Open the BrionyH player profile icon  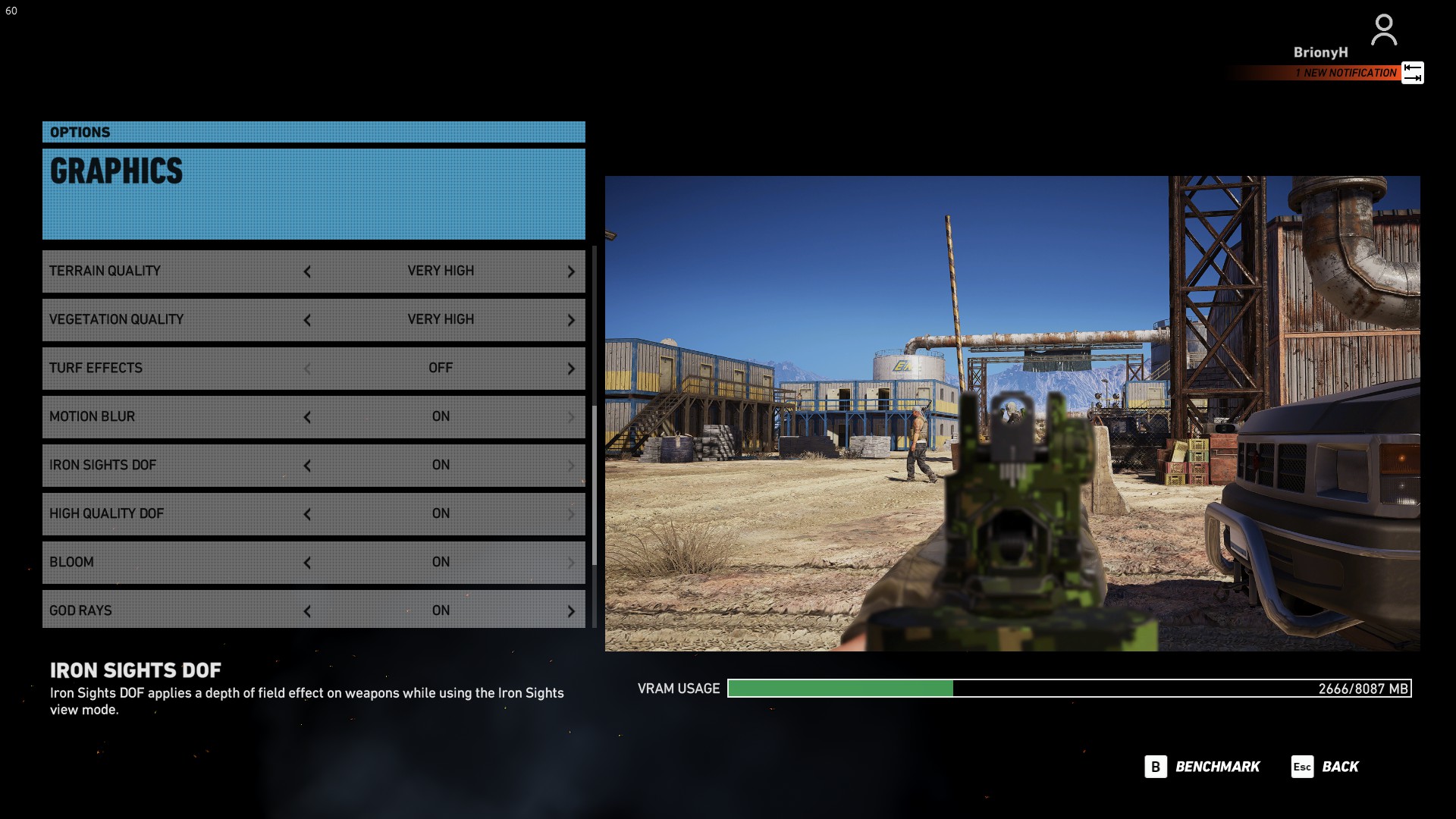coord(1384,30)
